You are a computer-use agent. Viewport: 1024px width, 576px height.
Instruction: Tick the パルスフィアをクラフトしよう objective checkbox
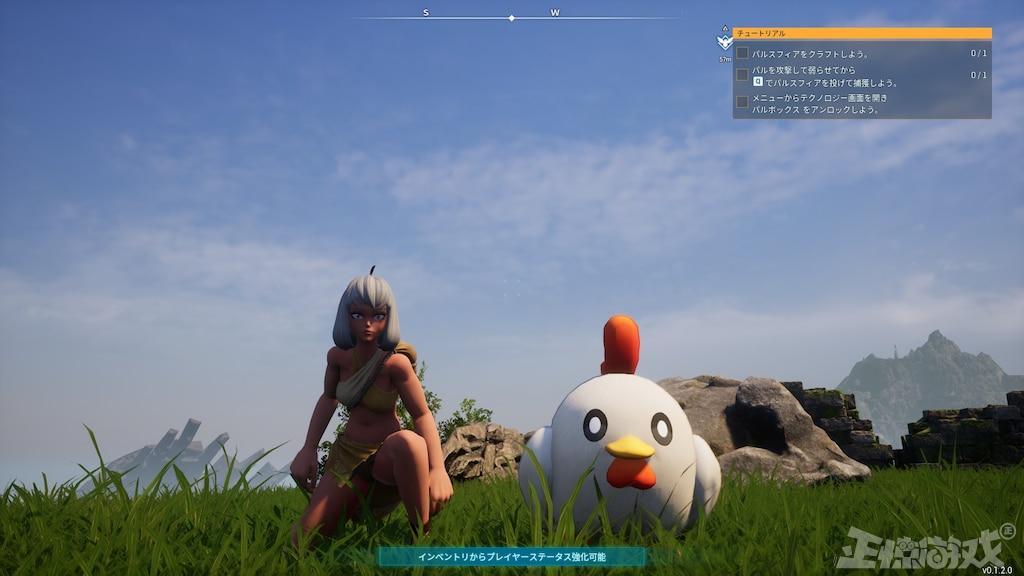[742, 53]
